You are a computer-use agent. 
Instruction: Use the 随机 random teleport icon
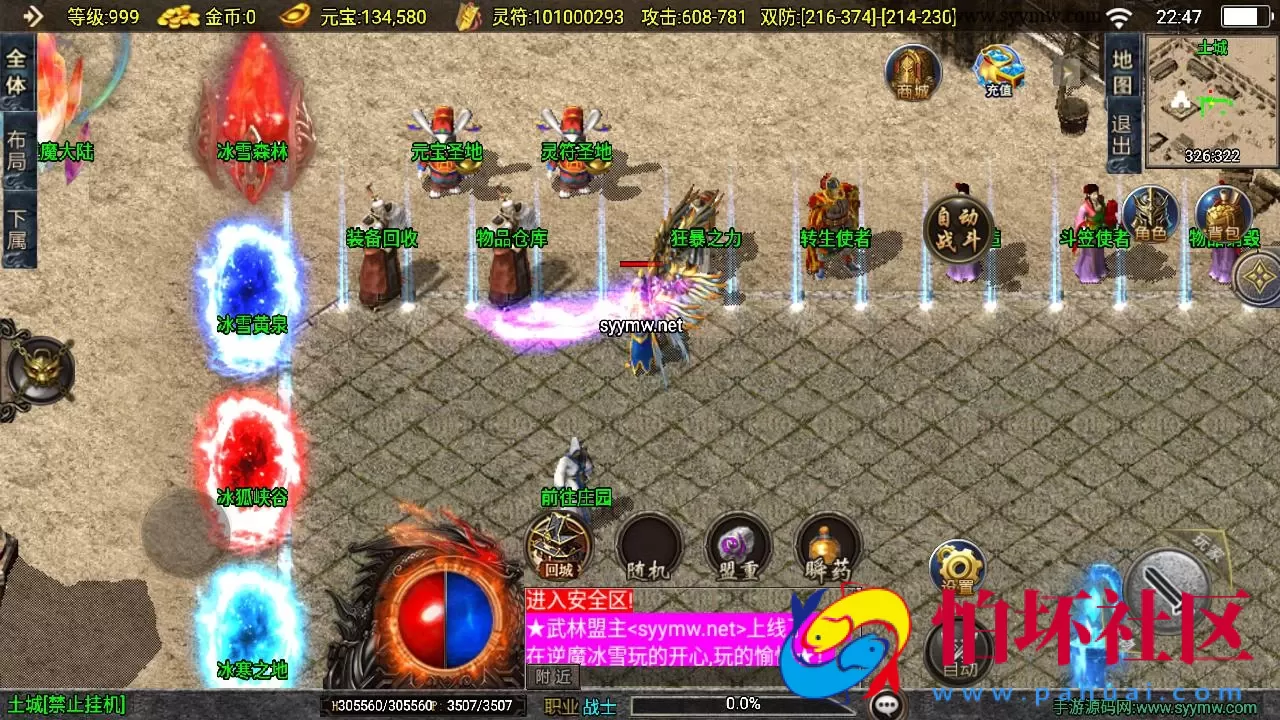click(650, 545)
